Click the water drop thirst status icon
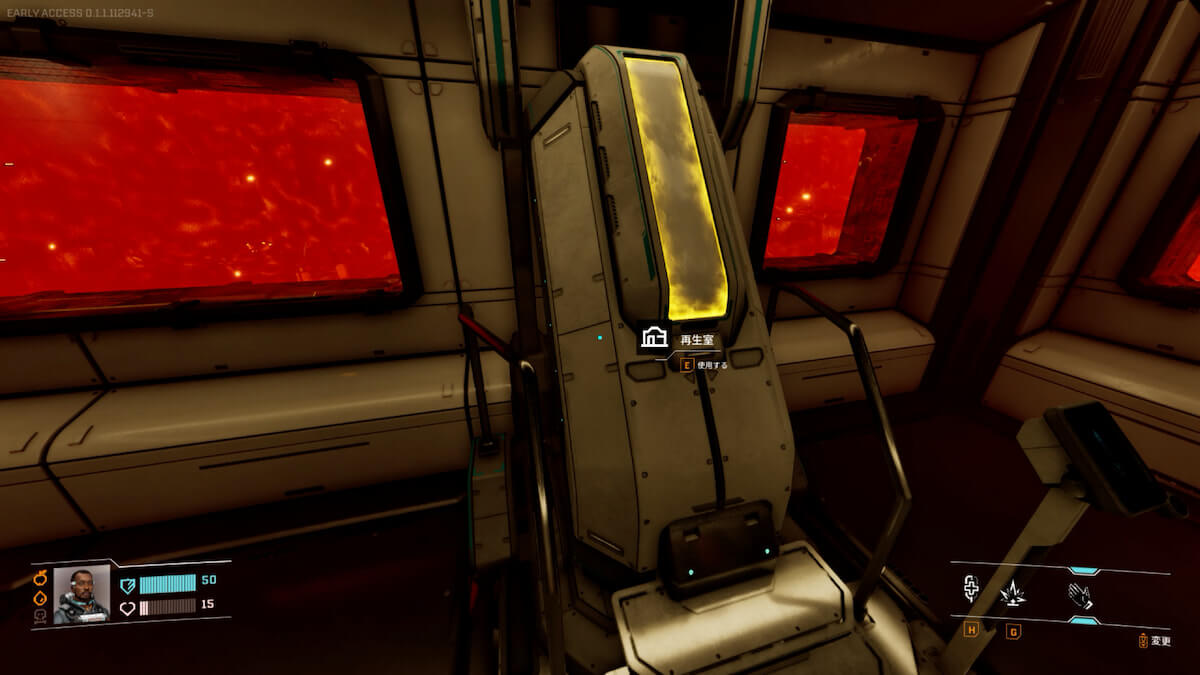Viewport: 1200px width, 675px height. pyautogui.click(x=41, y=597)
